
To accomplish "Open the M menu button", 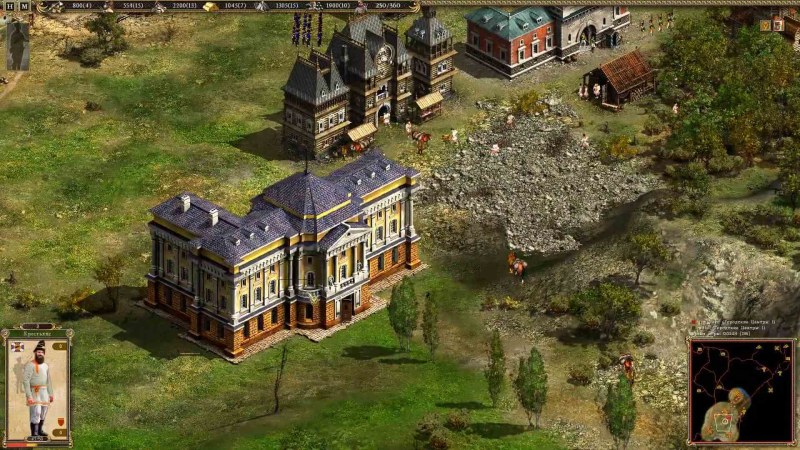I will (x=24, y=6).
